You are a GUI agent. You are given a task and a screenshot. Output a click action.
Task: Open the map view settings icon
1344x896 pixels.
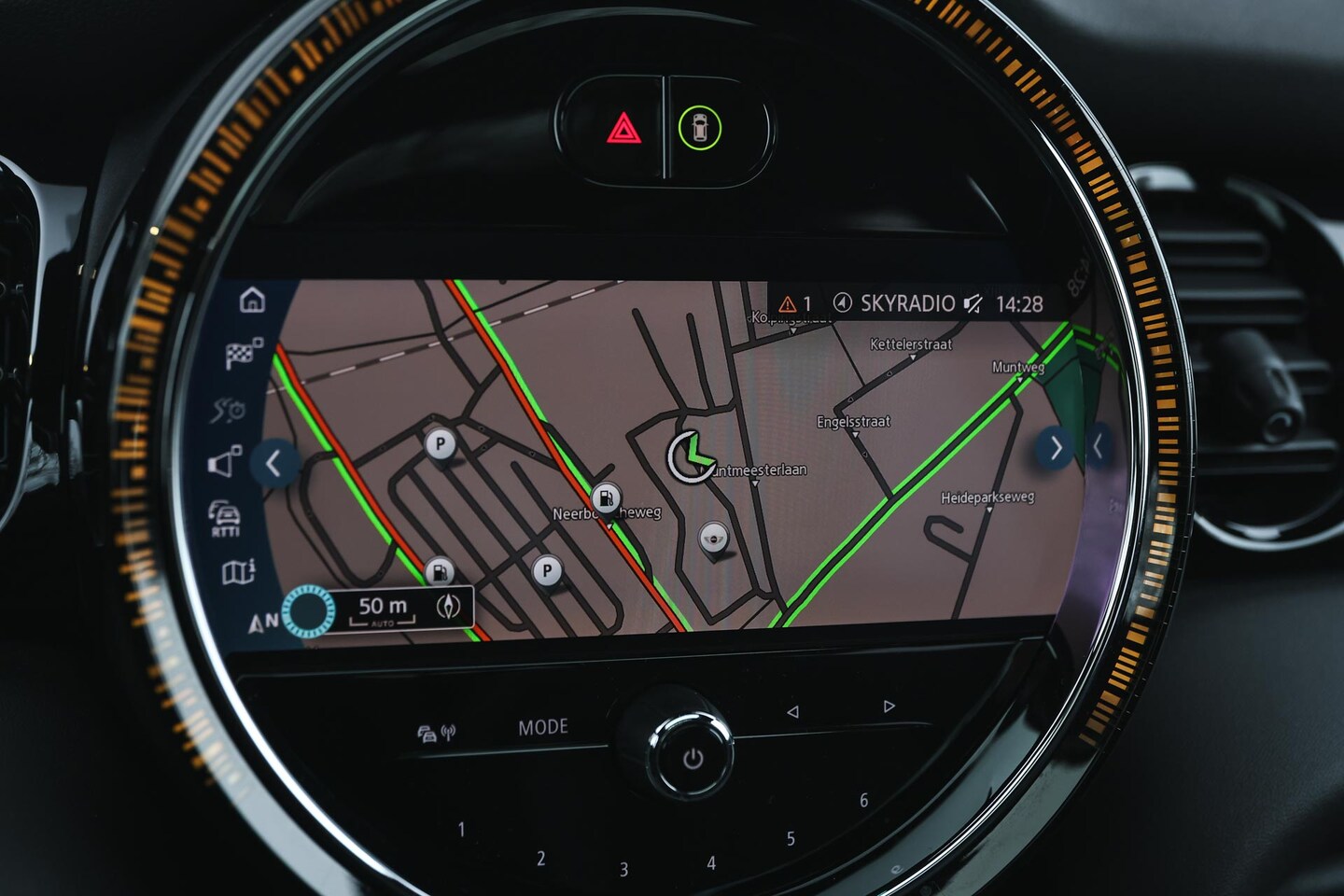point(239,571)
